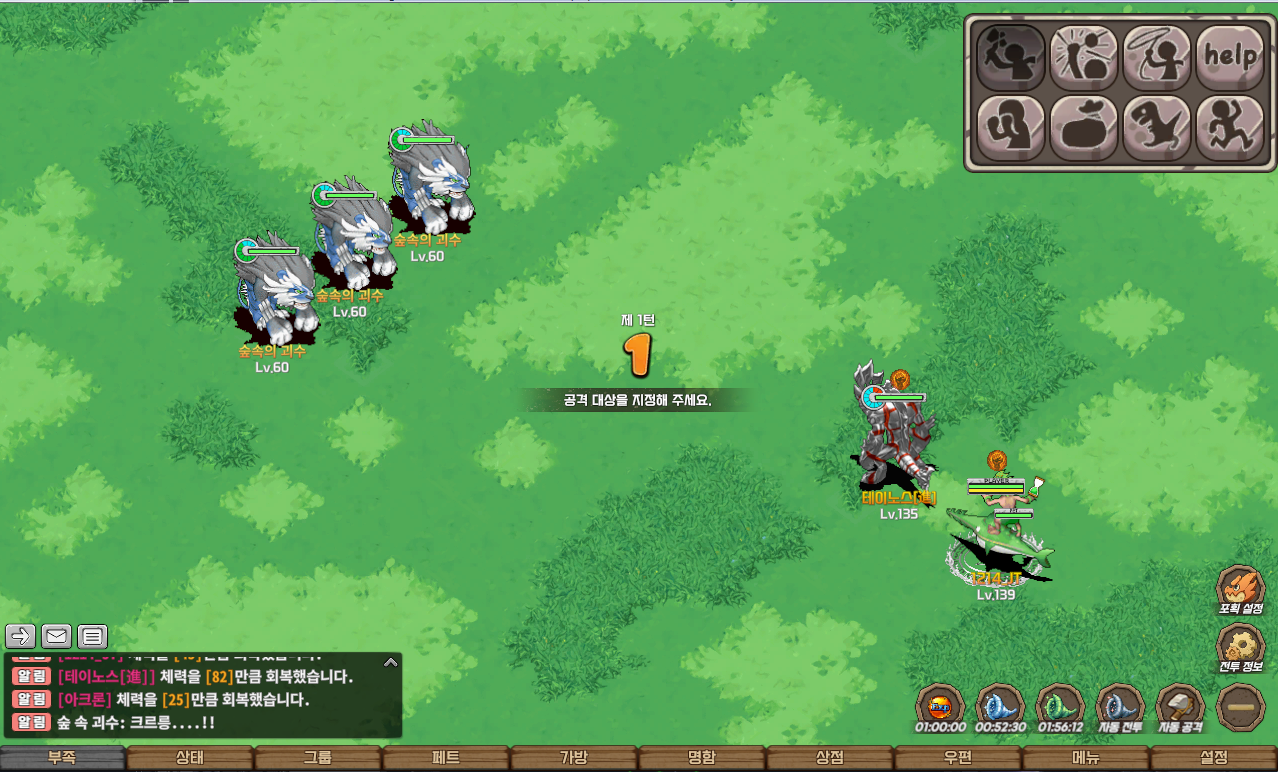
Task: Open the 설정 settings tab
Action: (x=1213, y=758)
